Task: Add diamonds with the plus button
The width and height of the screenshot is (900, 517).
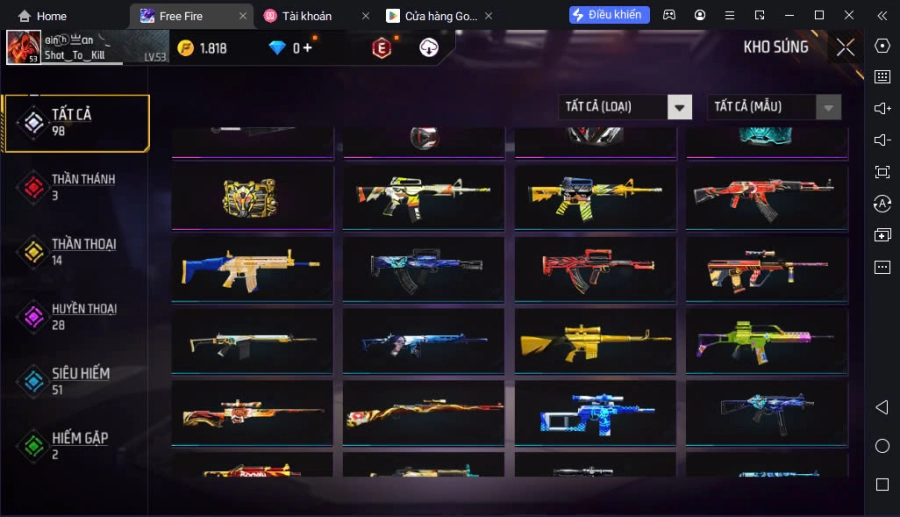Action: tap(308, 48)
